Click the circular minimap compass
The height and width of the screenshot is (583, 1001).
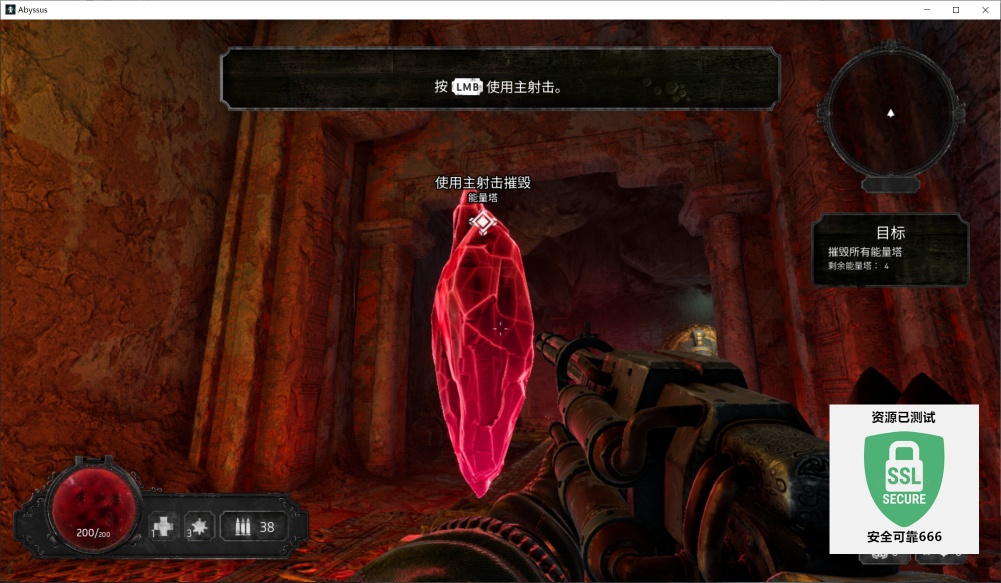[890, 113]
